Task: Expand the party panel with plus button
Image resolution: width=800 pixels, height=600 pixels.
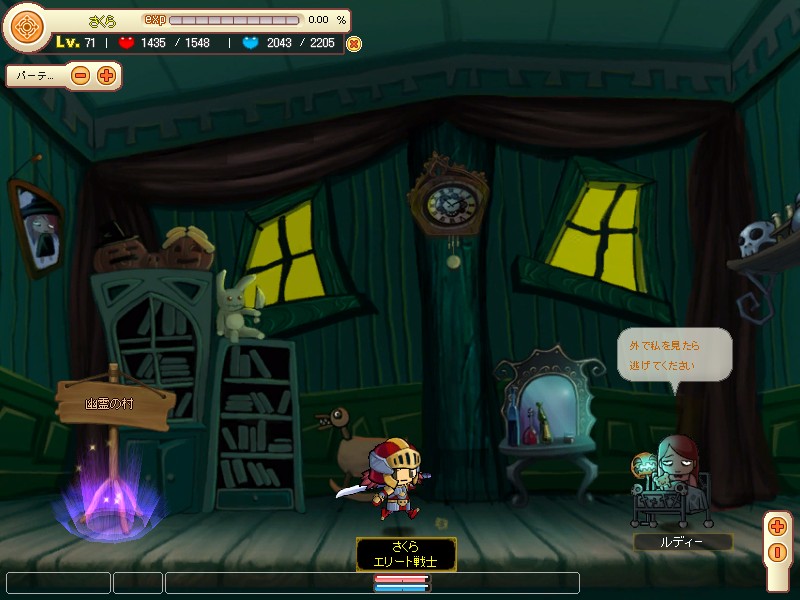Action: (x=106, y=75)
